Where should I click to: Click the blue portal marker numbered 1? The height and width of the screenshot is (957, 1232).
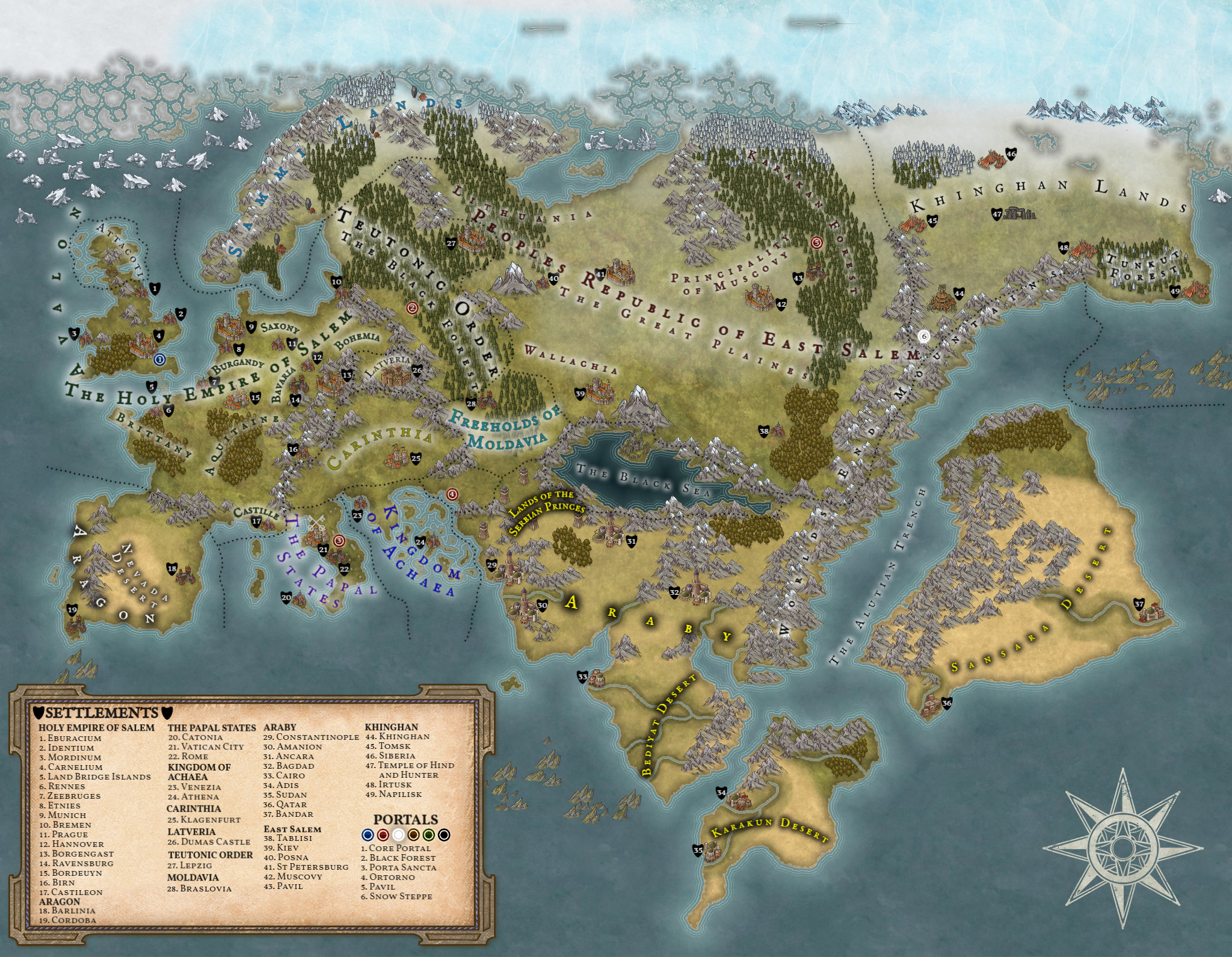[159, 360]
